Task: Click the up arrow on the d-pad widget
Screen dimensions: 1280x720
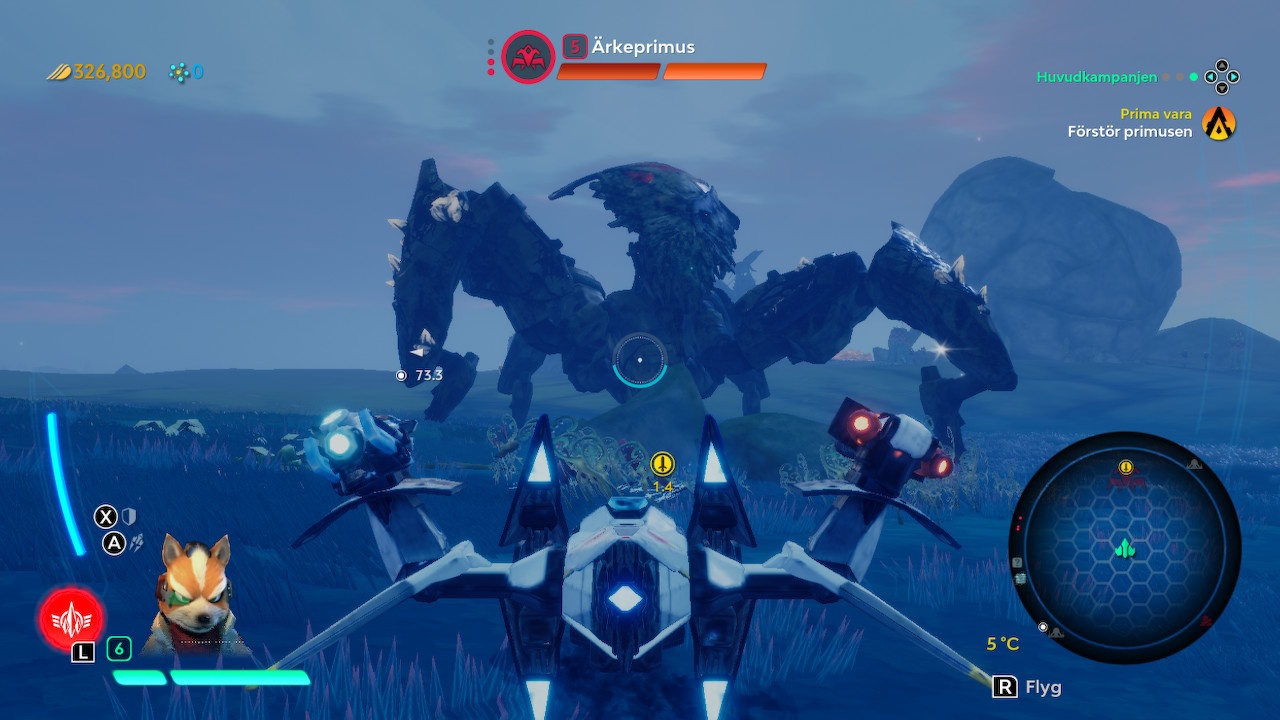Action: click(x=1222, y=65)
